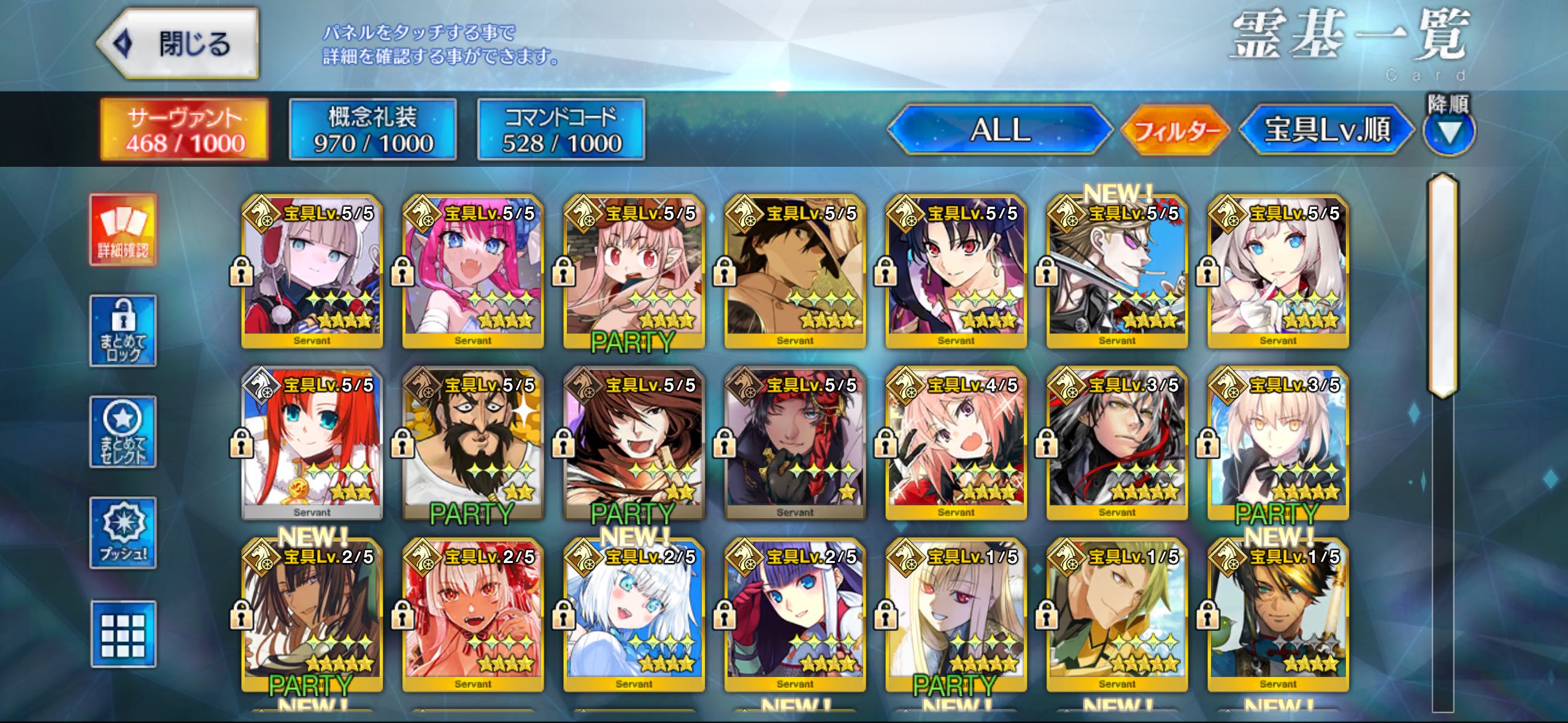This screenshot has width=1568, height=723.
Task: Select the white-haired blue-eyed girl 2/5 card
Action: (x=634, y=615)
